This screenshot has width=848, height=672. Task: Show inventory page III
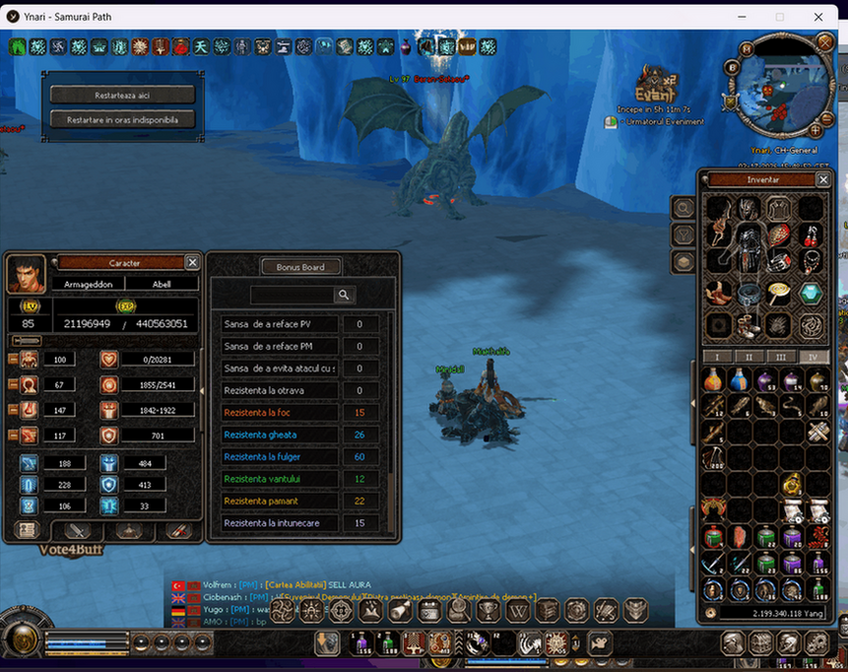click(x=780, y=356)
